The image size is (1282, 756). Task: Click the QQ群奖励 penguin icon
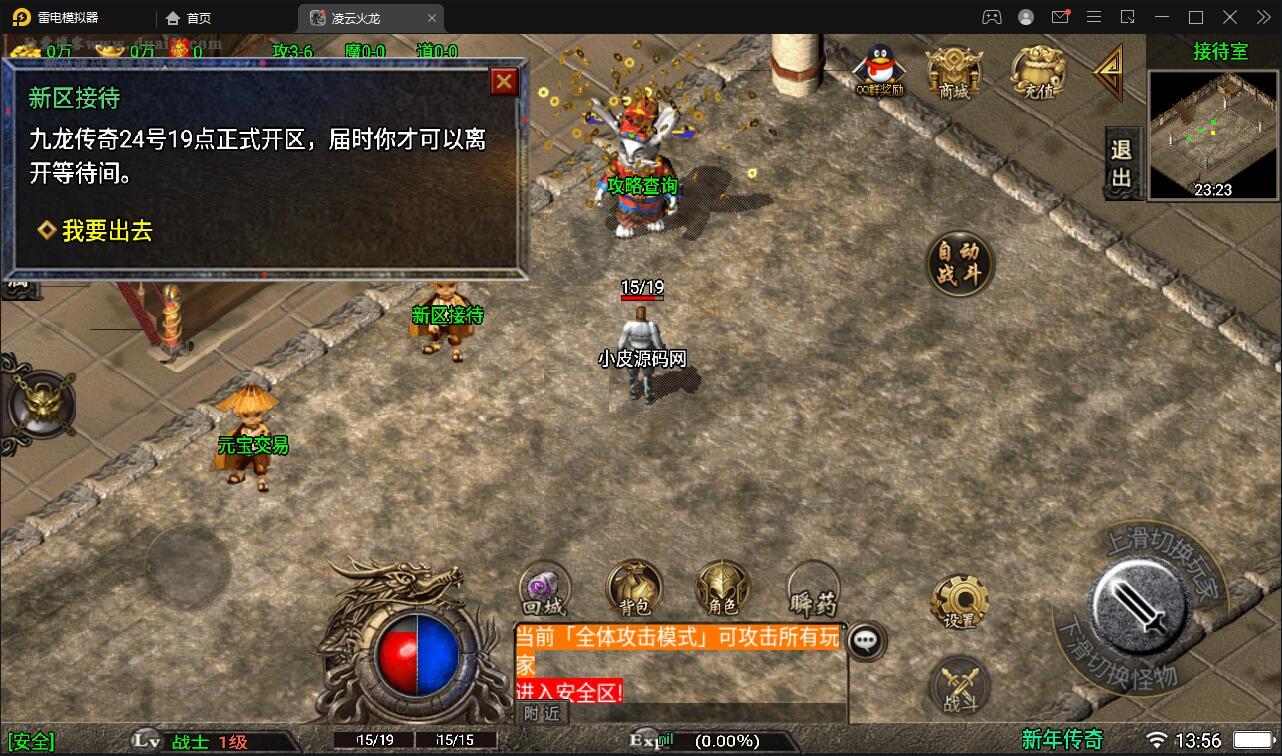877,70
